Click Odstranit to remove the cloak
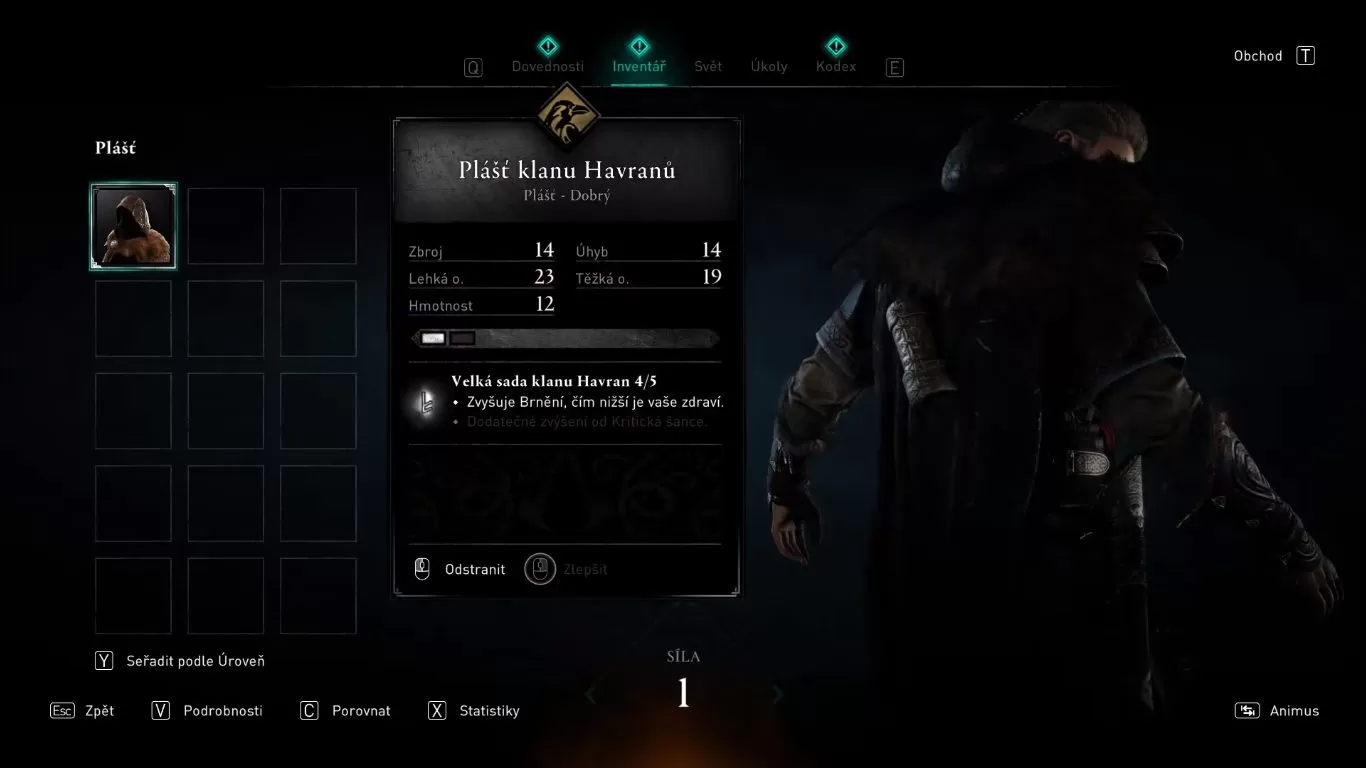 (474, 568)
